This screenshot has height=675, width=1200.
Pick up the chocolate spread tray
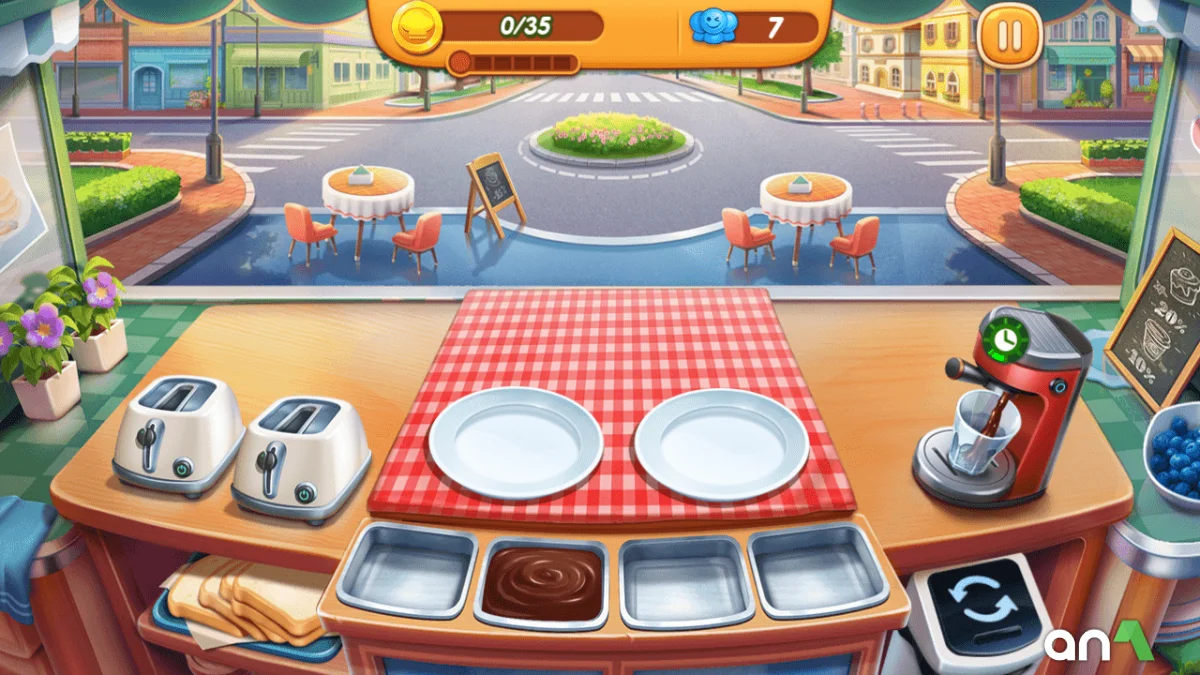tap(543, 583)
